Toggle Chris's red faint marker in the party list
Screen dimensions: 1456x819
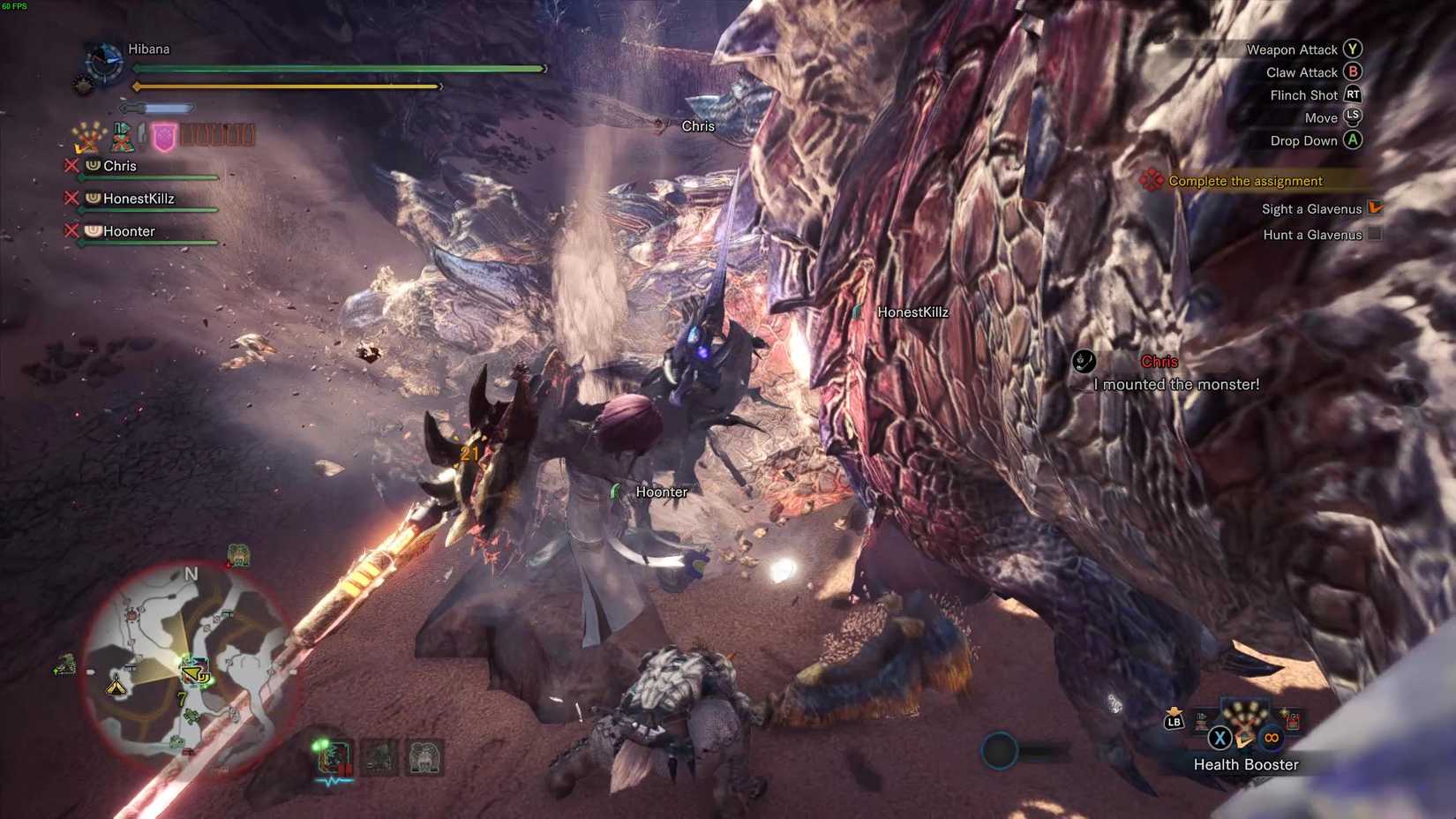tap(71, 165)
